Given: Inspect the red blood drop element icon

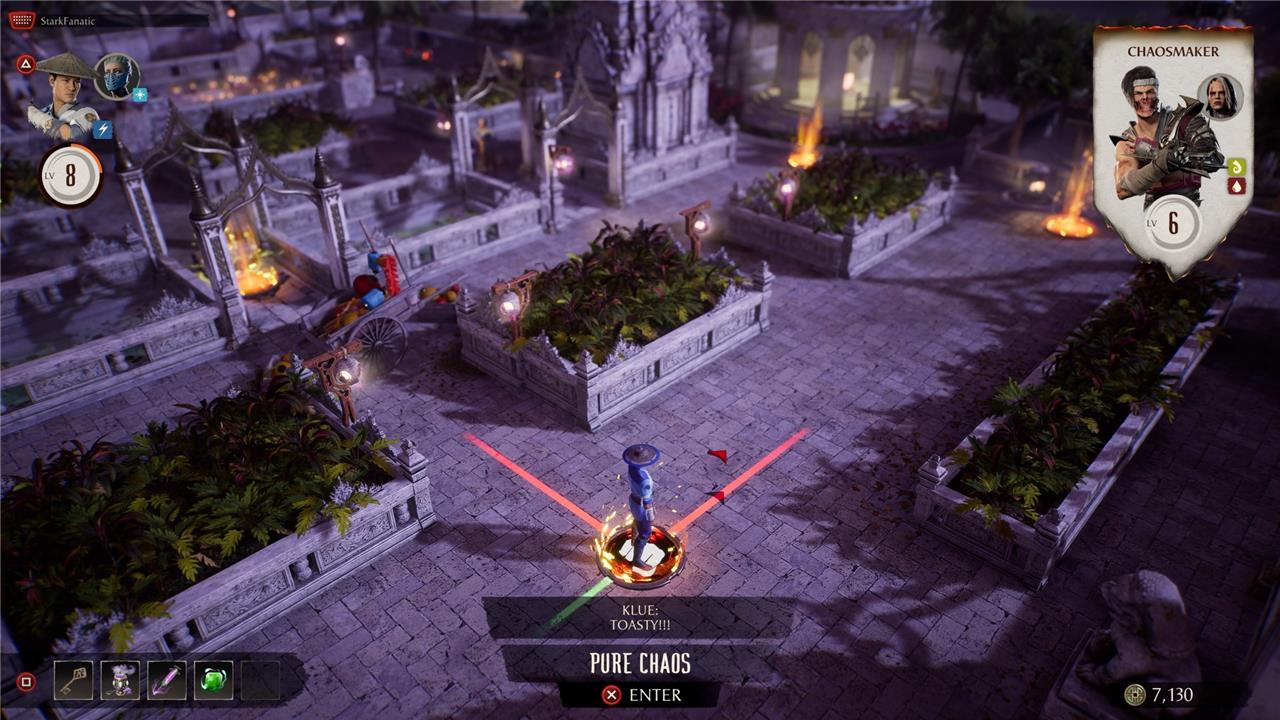Looking at the screenshot, I should pyautogui.click(x=1236, y=185).
